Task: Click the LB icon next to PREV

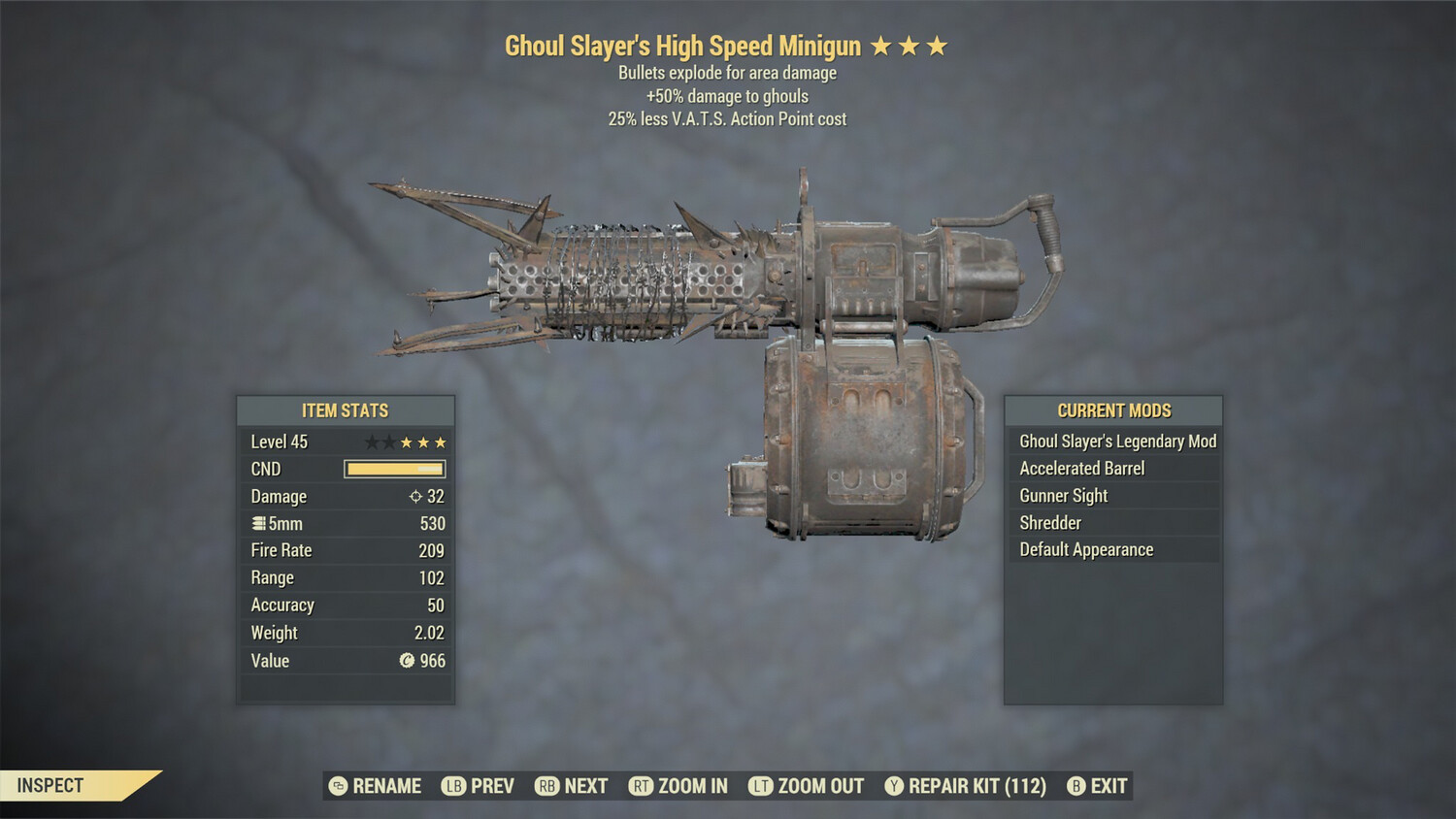Action: click(x=452, y=786)
